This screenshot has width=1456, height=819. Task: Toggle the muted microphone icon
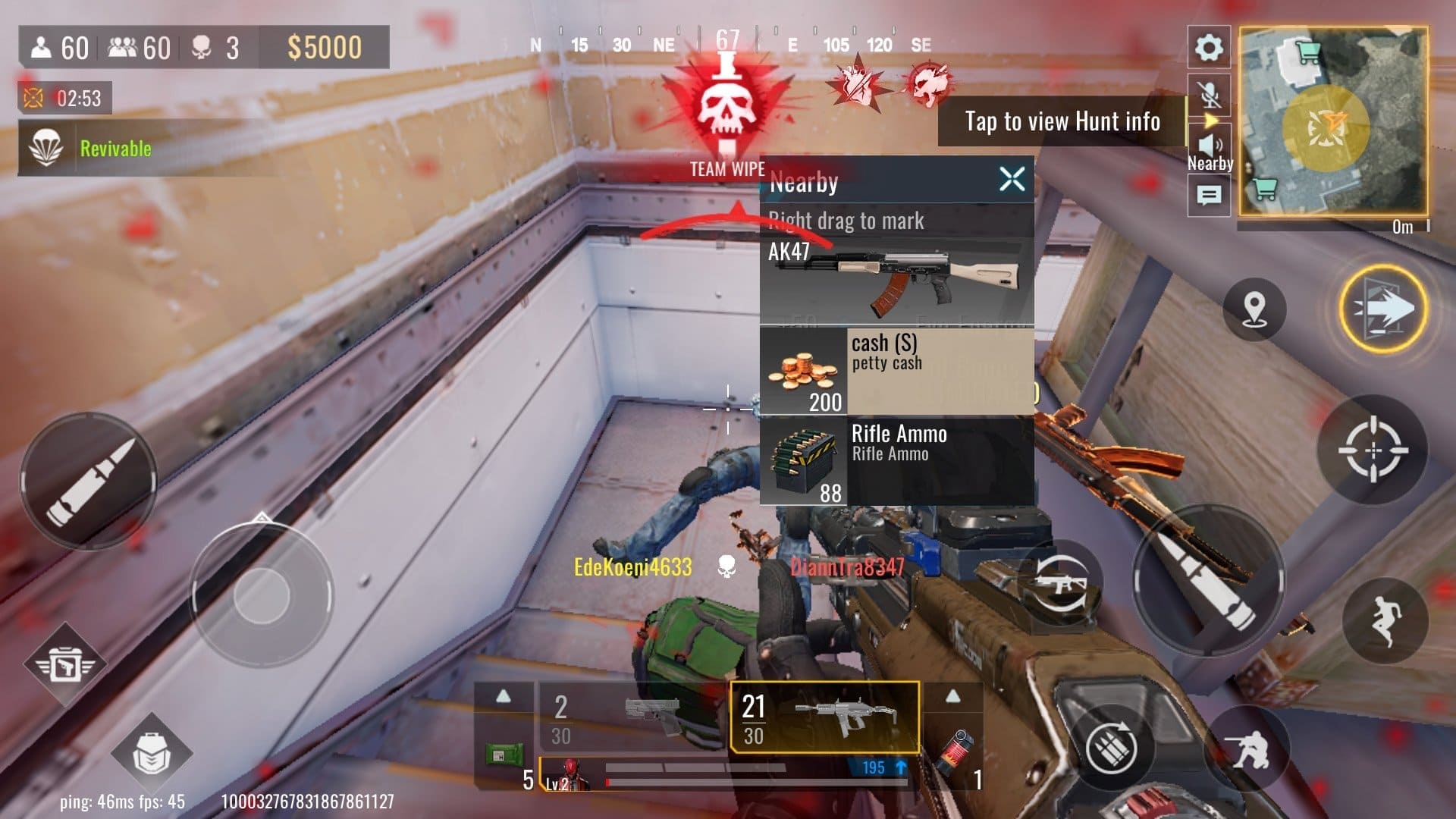(x=1210, y=94)
